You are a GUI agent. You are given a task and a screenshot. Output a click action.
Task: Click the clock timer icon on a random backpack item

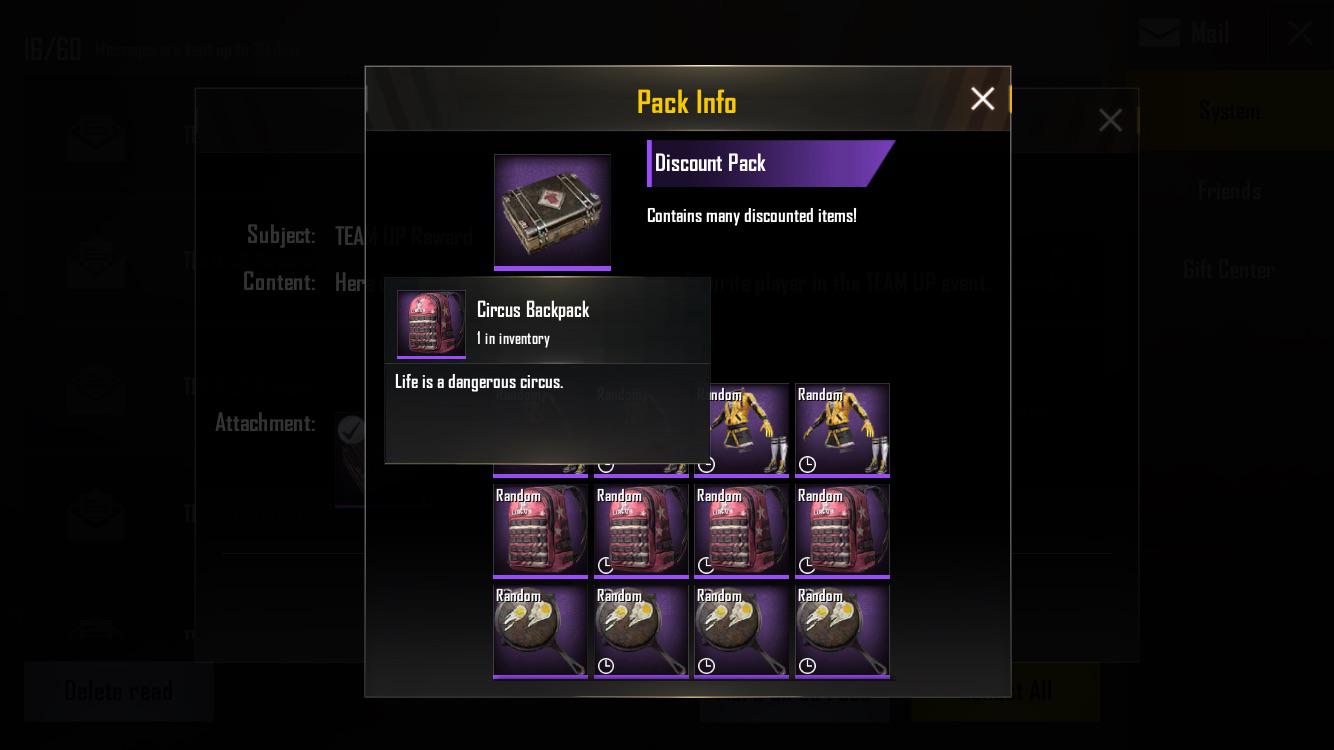click(x=606, y=566)
